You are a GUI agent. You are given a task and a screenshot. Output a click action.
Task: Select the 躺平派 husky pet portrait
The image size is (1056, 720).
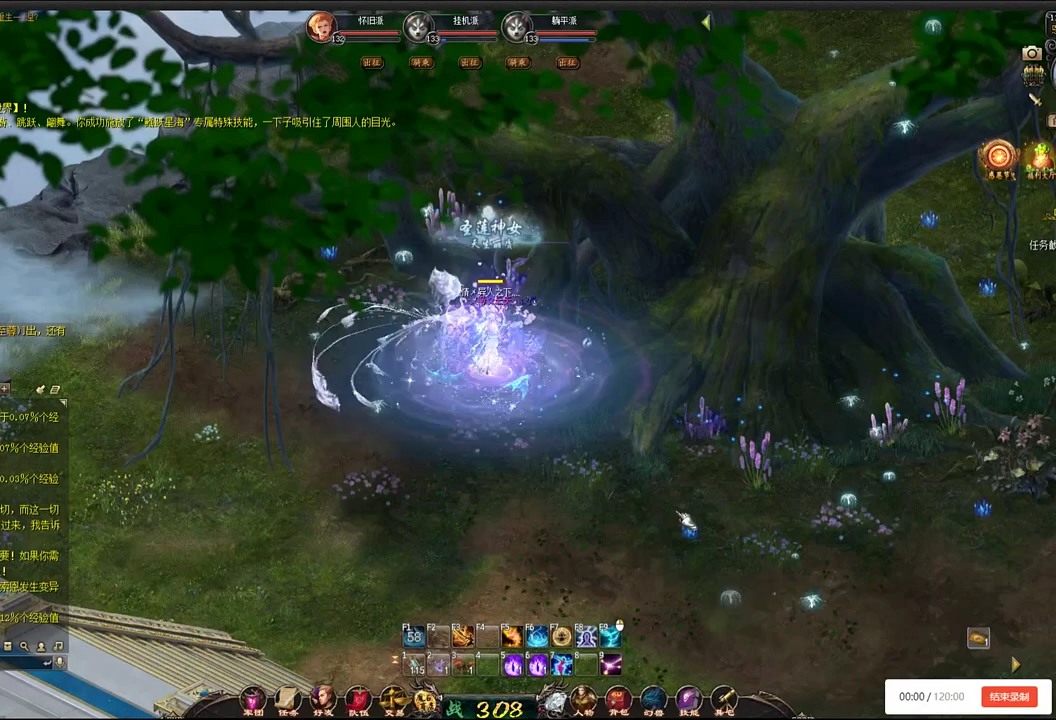point(517,27)
